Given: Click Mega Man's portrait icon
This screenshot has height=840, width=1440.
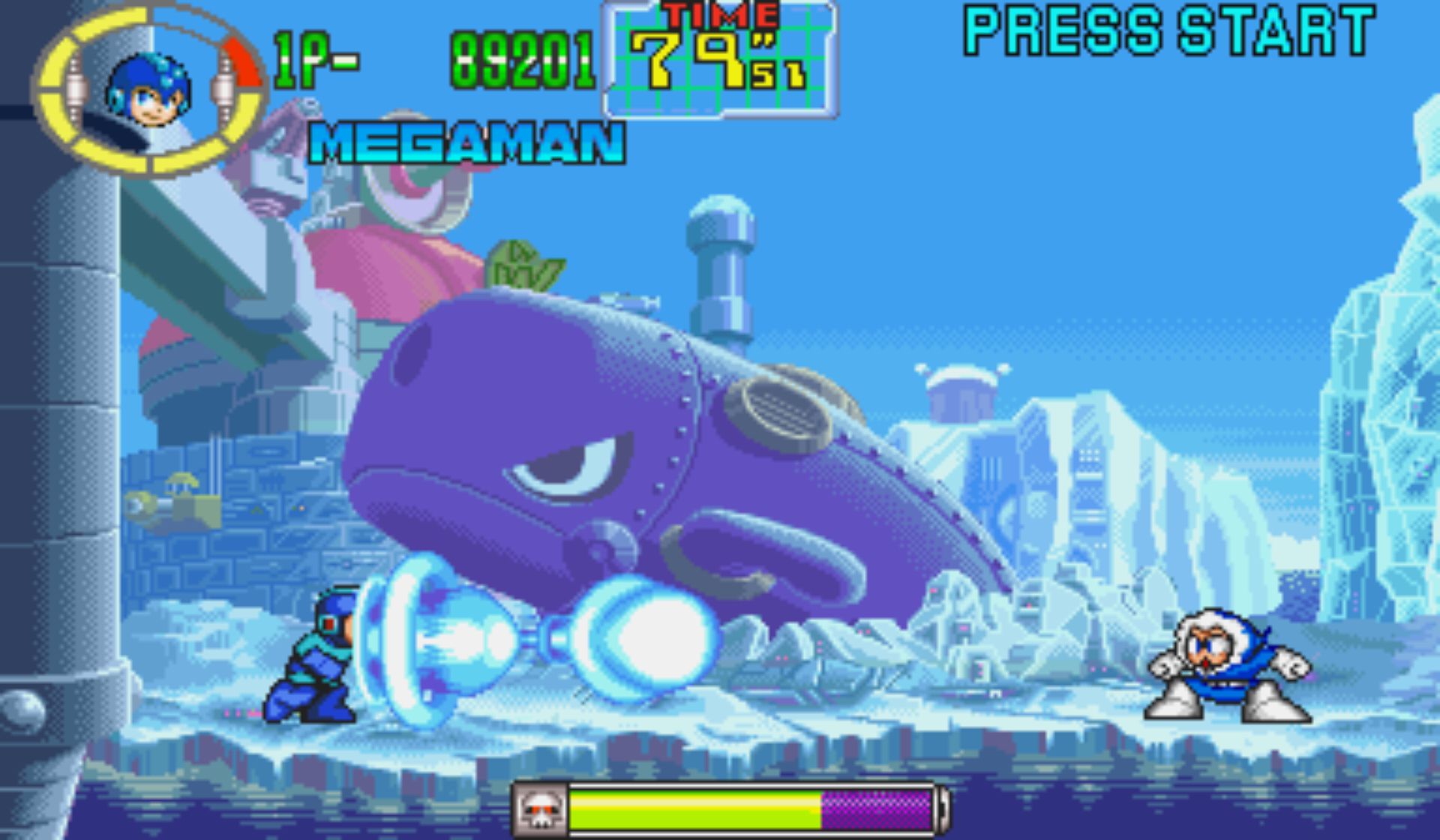Looking at the screenshot, I should point(148,91).
